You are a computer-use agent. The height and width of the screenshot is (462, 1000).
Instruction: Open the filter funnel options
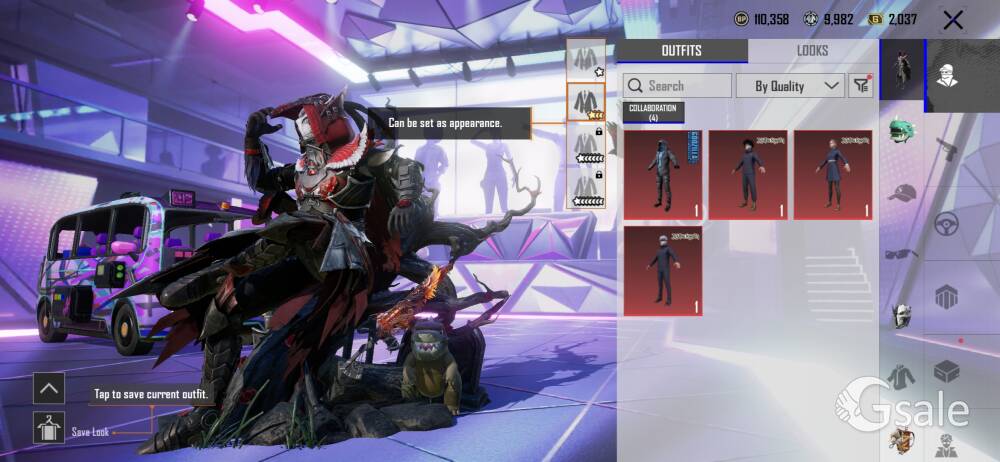click(x=861, y=86)
